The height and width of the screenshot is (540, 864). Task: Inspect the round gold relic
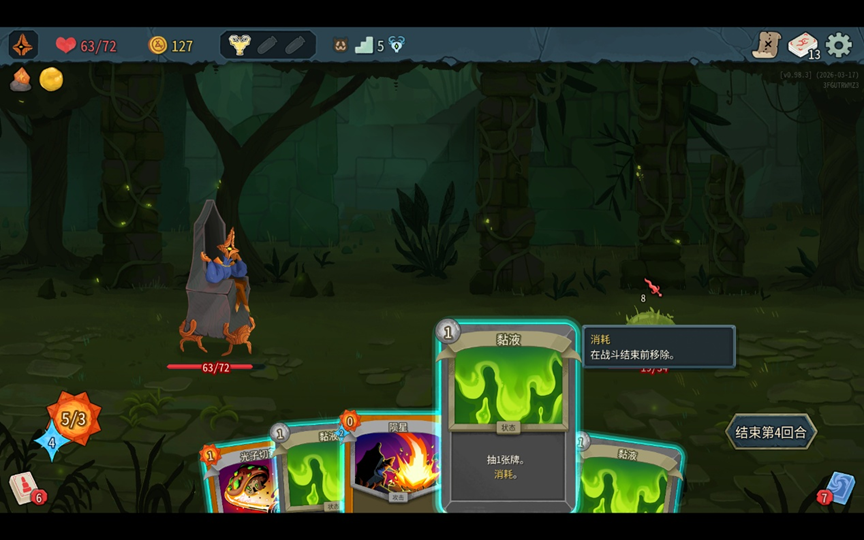(51, 79)
